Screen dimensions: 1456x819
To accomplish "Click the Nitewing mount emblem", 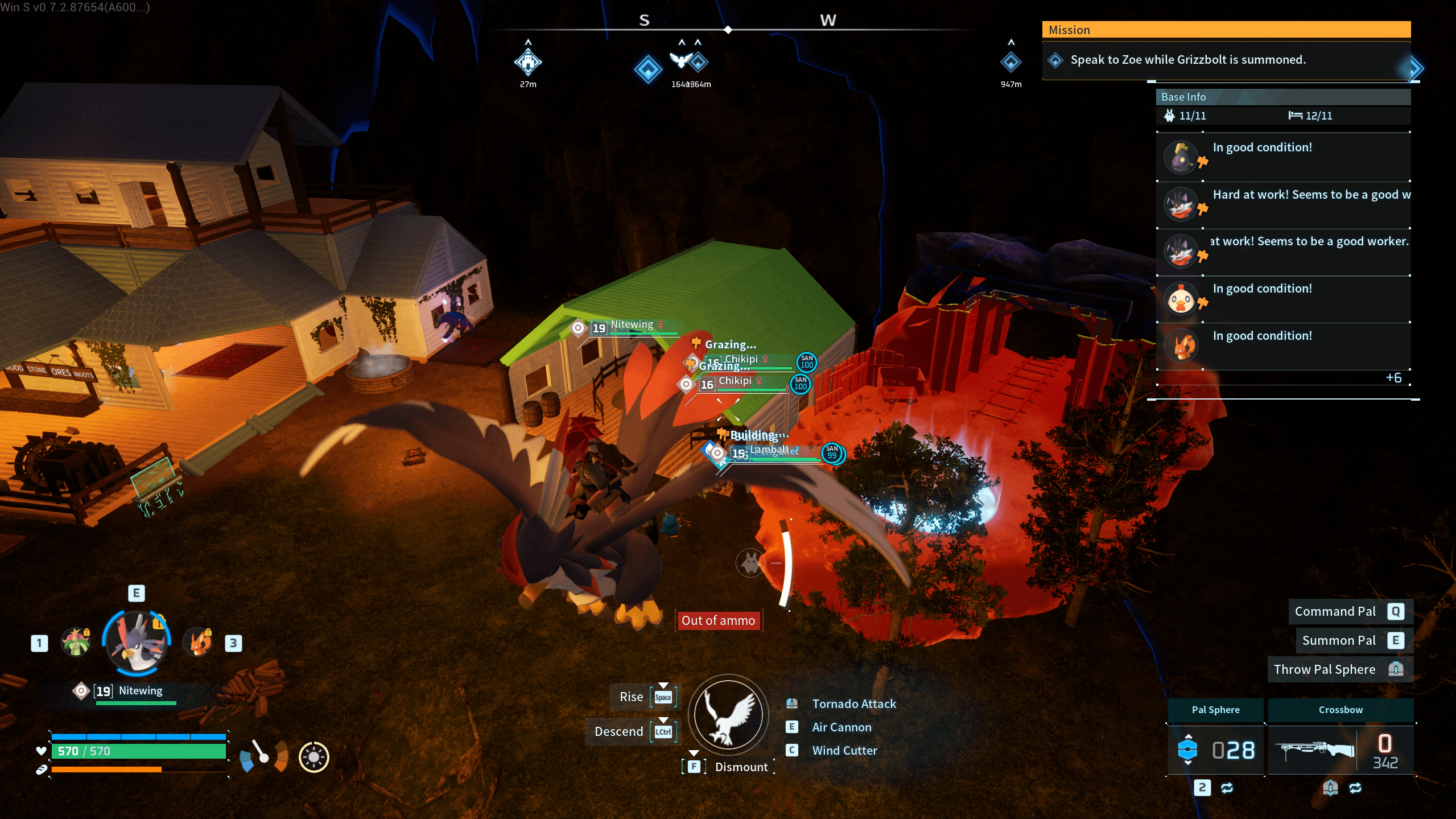I will [728, 714].
